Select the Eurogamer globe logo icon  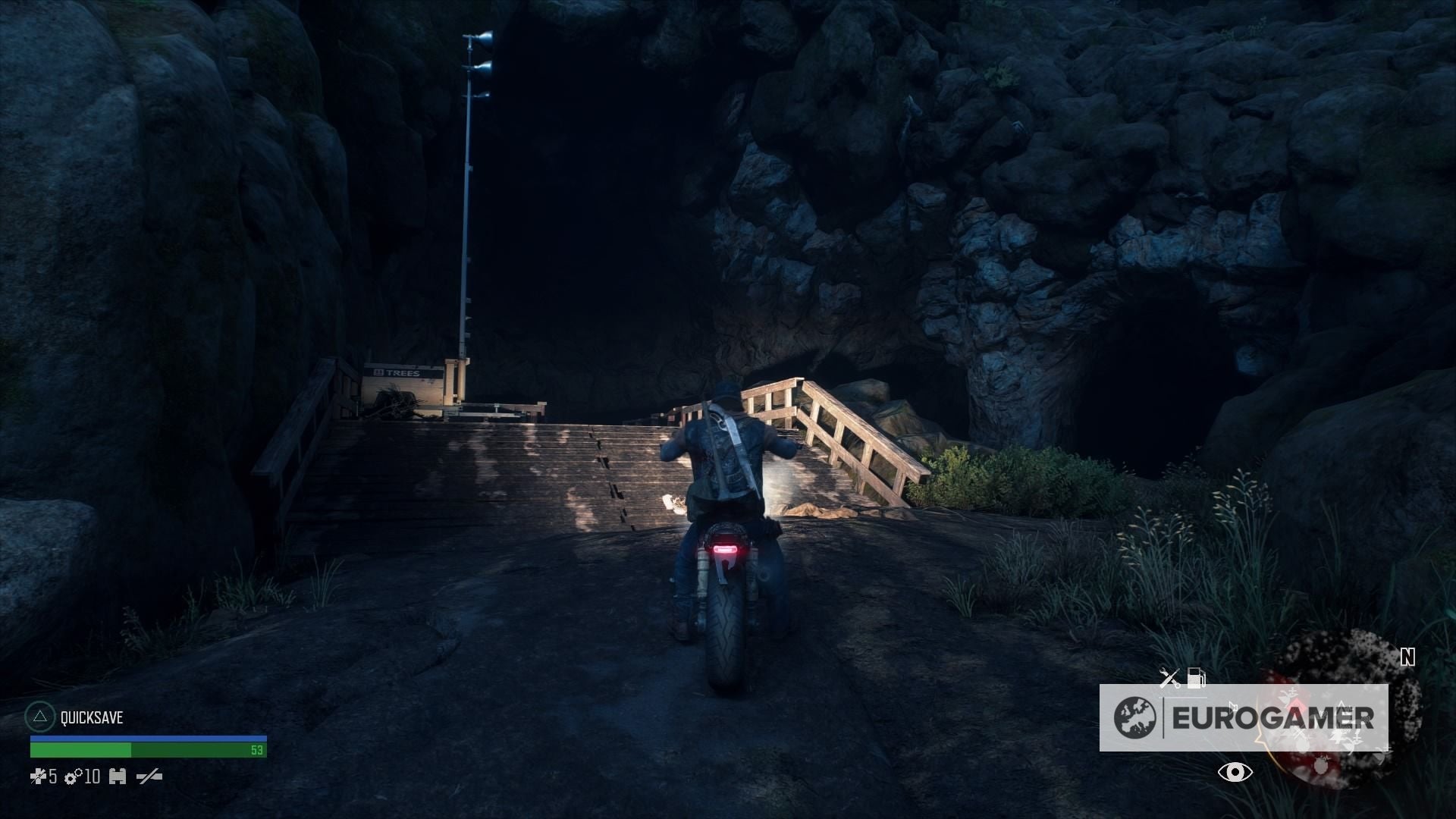pyautogui.click(x=1134, y=716)
